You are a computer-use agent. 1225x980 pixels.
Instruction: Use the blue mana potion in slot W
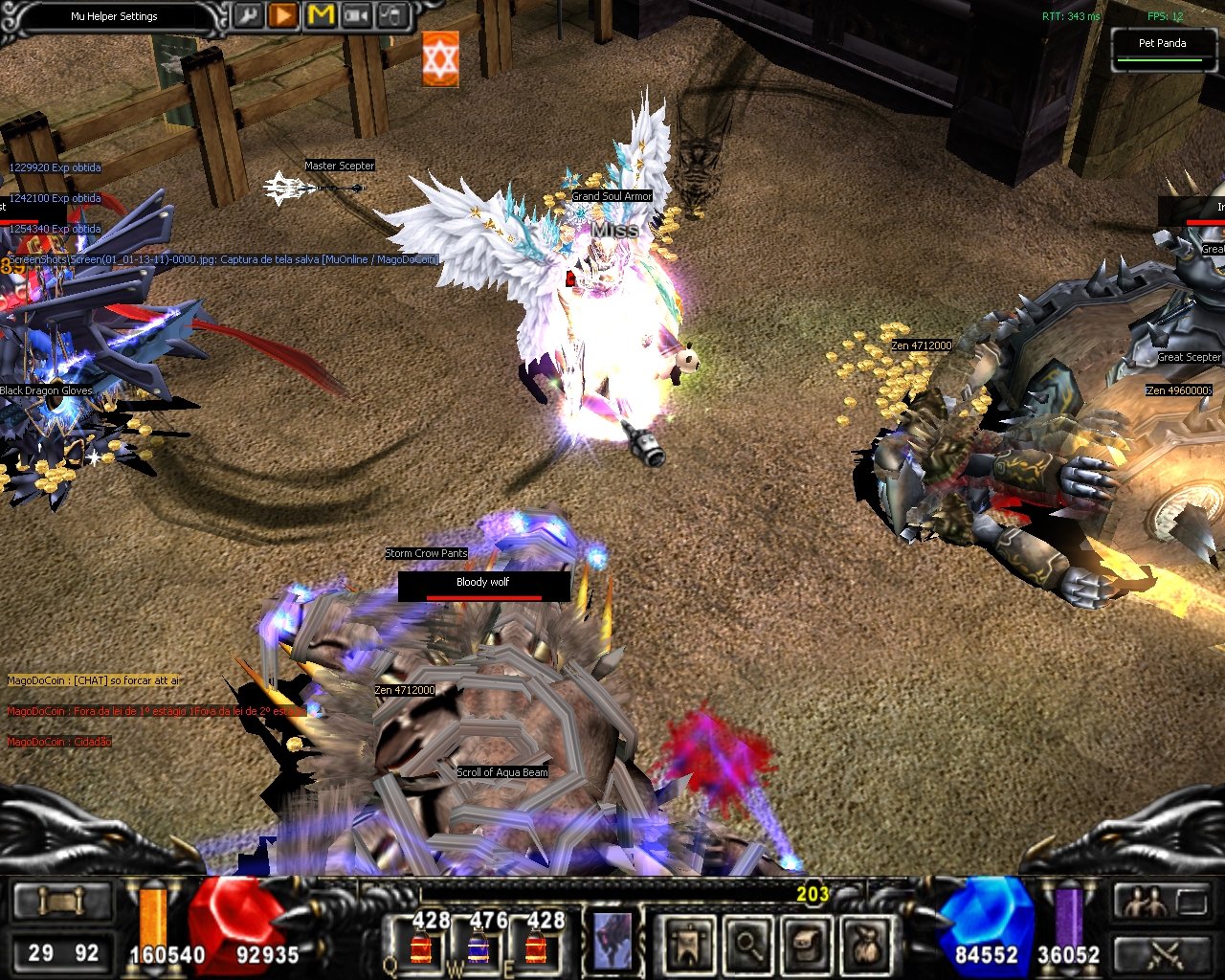tap(478, 947)
